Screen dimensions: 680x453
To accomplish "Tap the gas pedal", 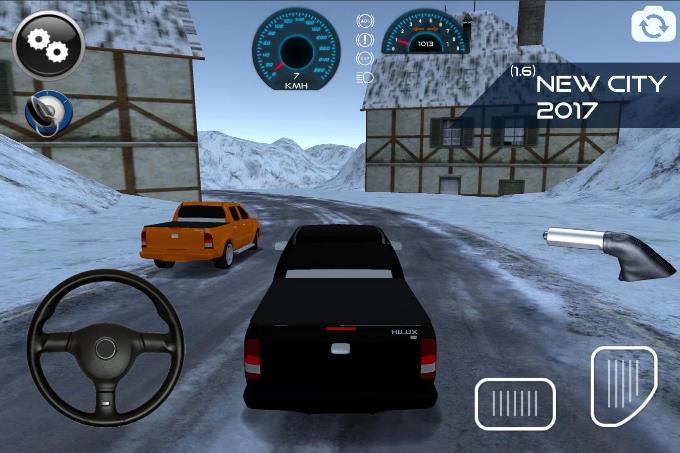I will (622, 386).
